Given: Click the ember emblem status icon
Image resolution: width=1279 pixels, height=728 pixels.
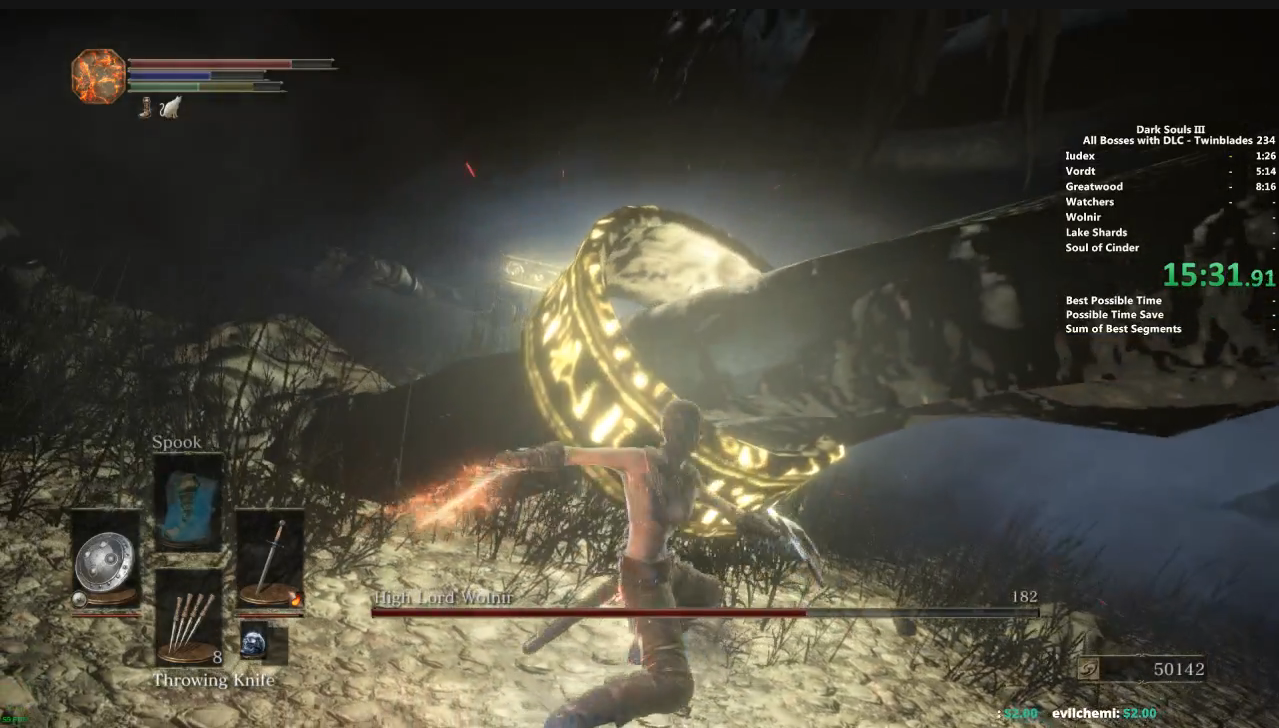Looking at the screenshot, I should pos(99,76).
